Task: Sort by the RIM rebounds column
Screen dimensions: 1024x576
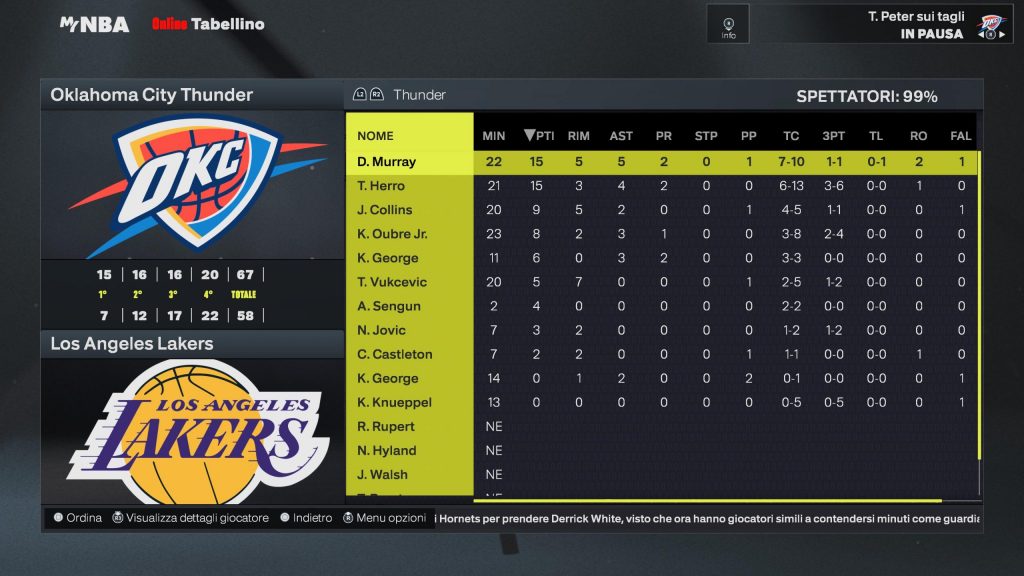Action: 578,136
